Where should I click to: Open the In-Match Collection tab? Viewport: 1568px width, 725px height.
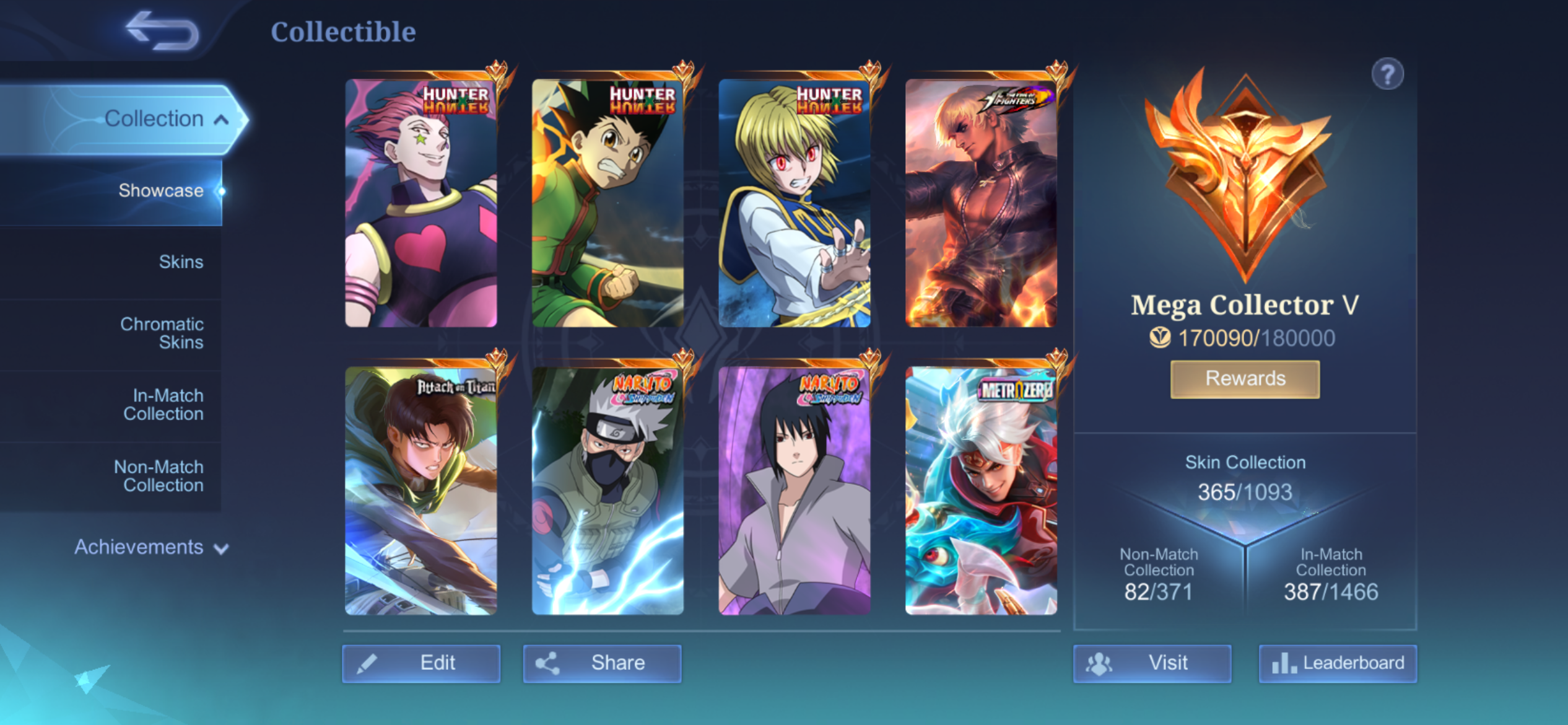point(163,405)
